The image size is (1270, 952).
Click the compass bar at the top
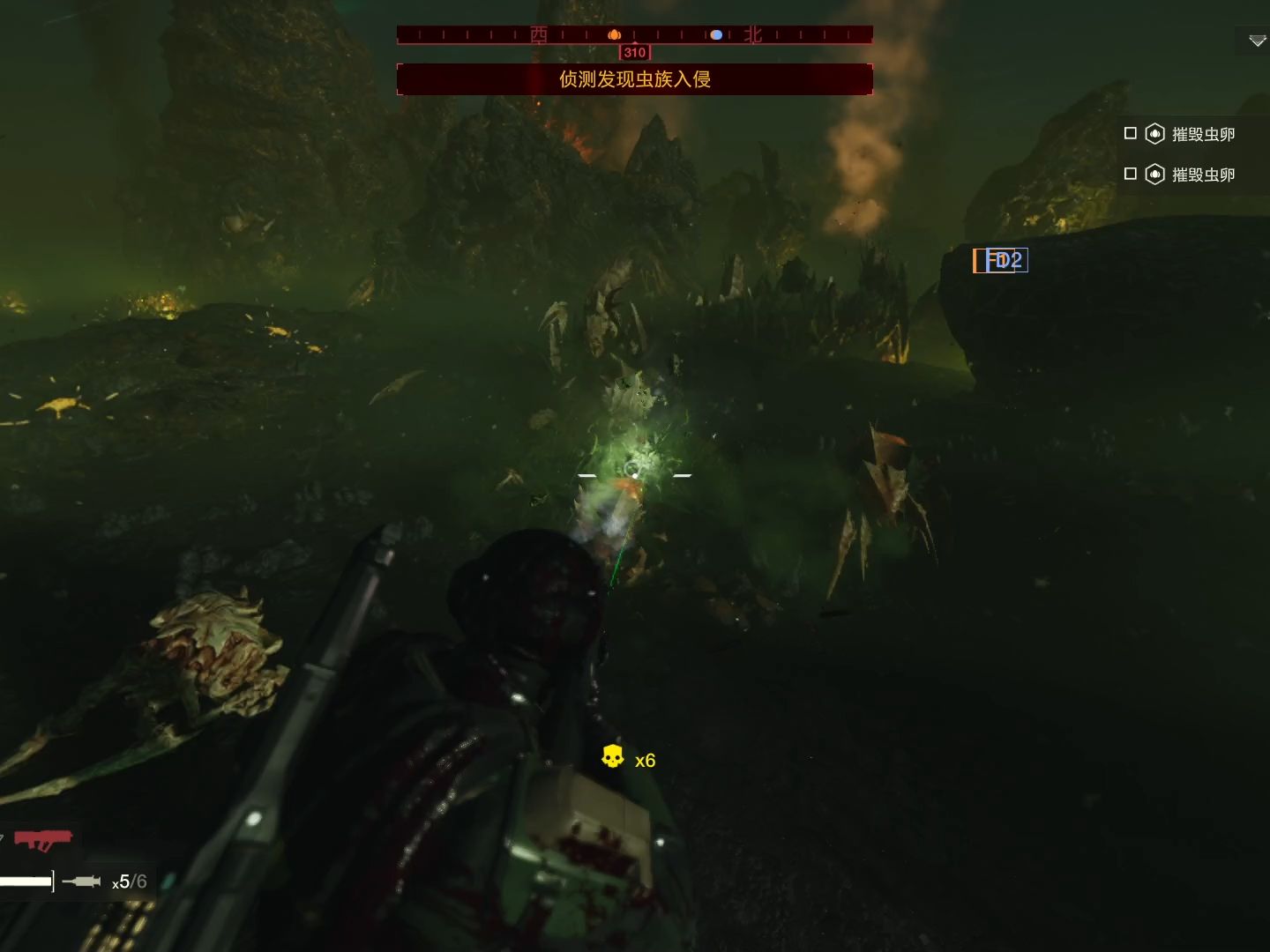click(x=635, y=35)
